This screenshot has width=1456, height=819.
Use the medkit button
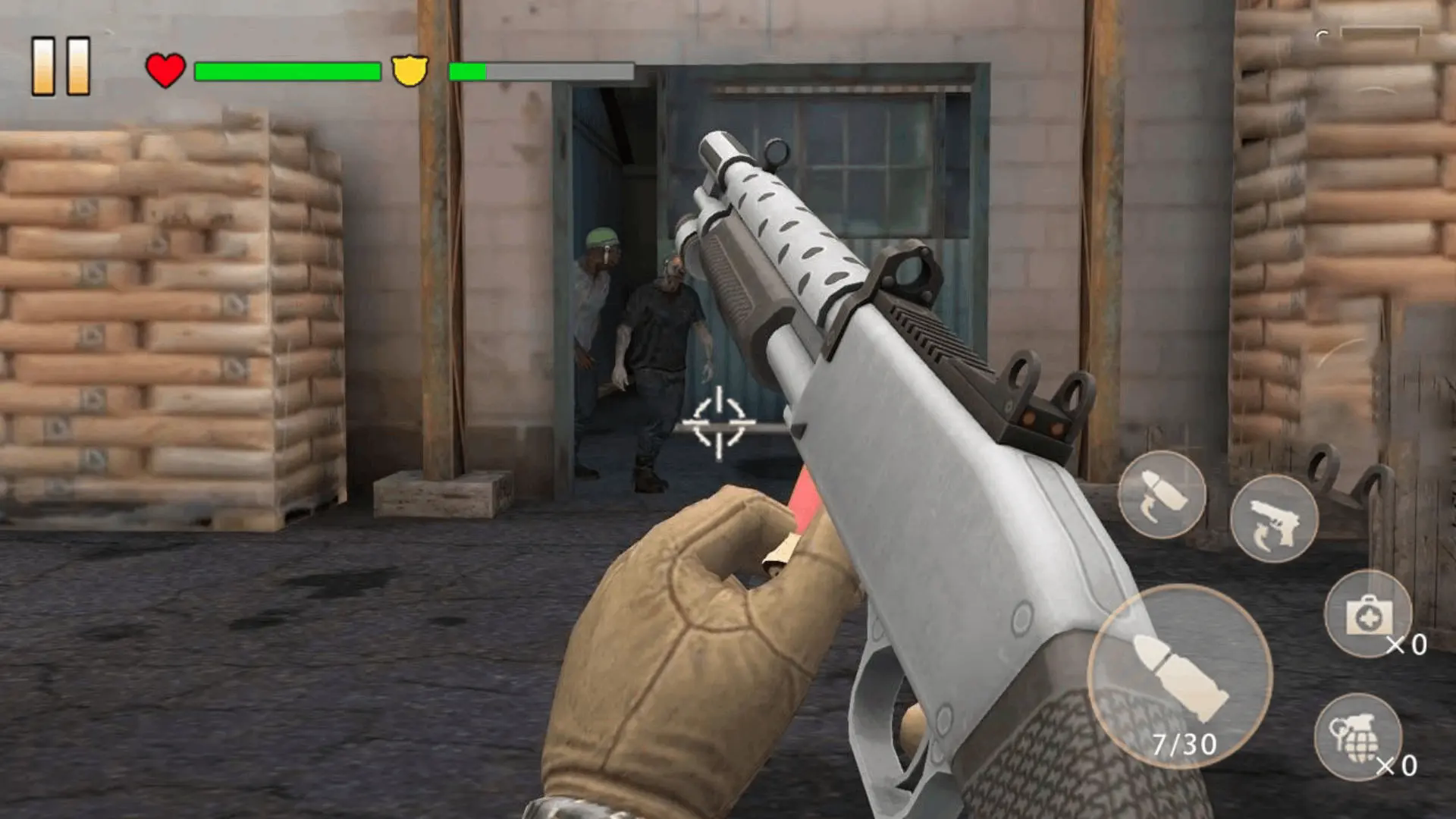click(1367, 614)
